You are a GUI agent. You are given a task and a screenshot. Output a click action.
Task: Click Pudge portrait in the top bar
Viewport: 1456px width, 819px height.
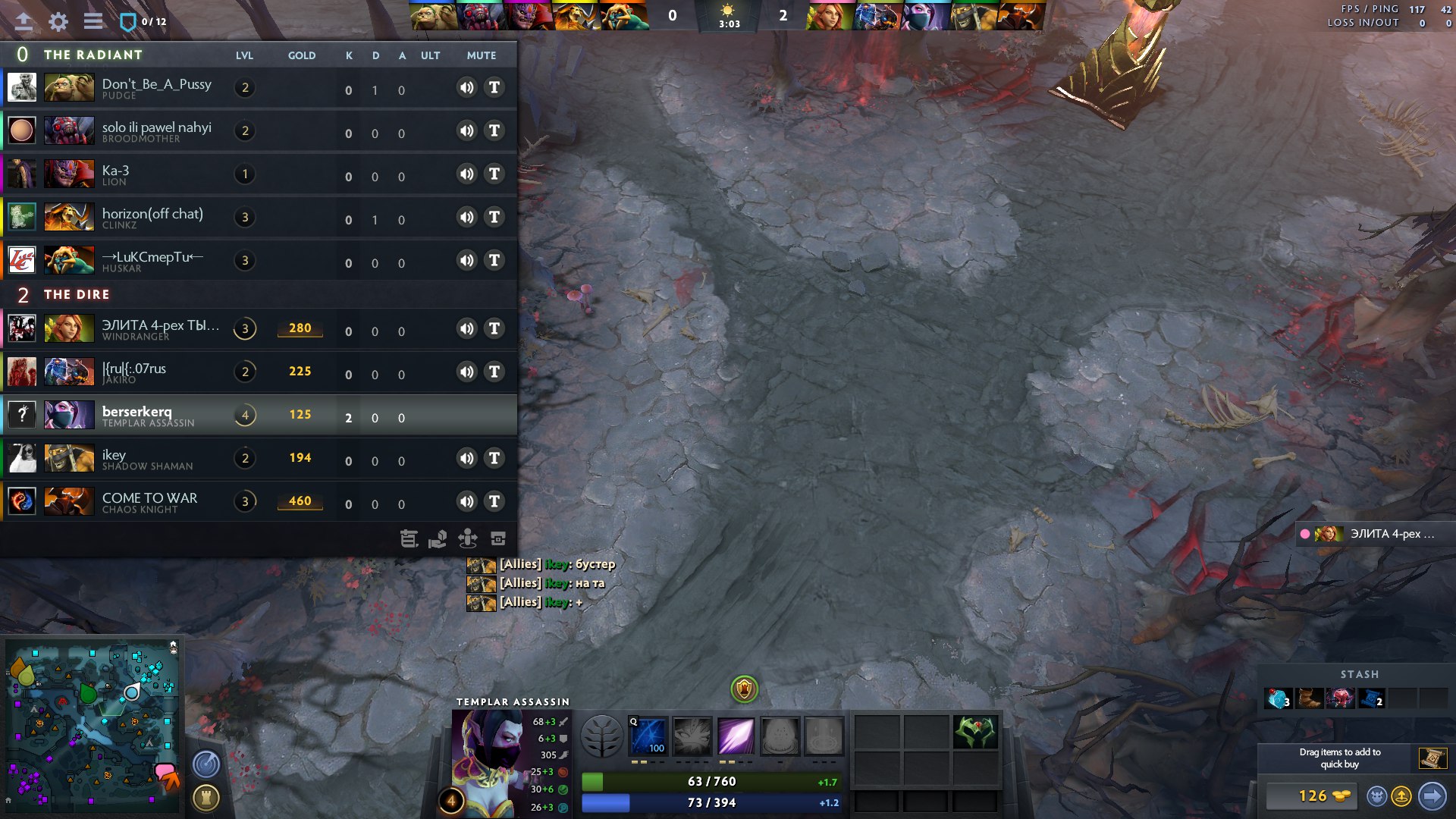tap(433, 16)
